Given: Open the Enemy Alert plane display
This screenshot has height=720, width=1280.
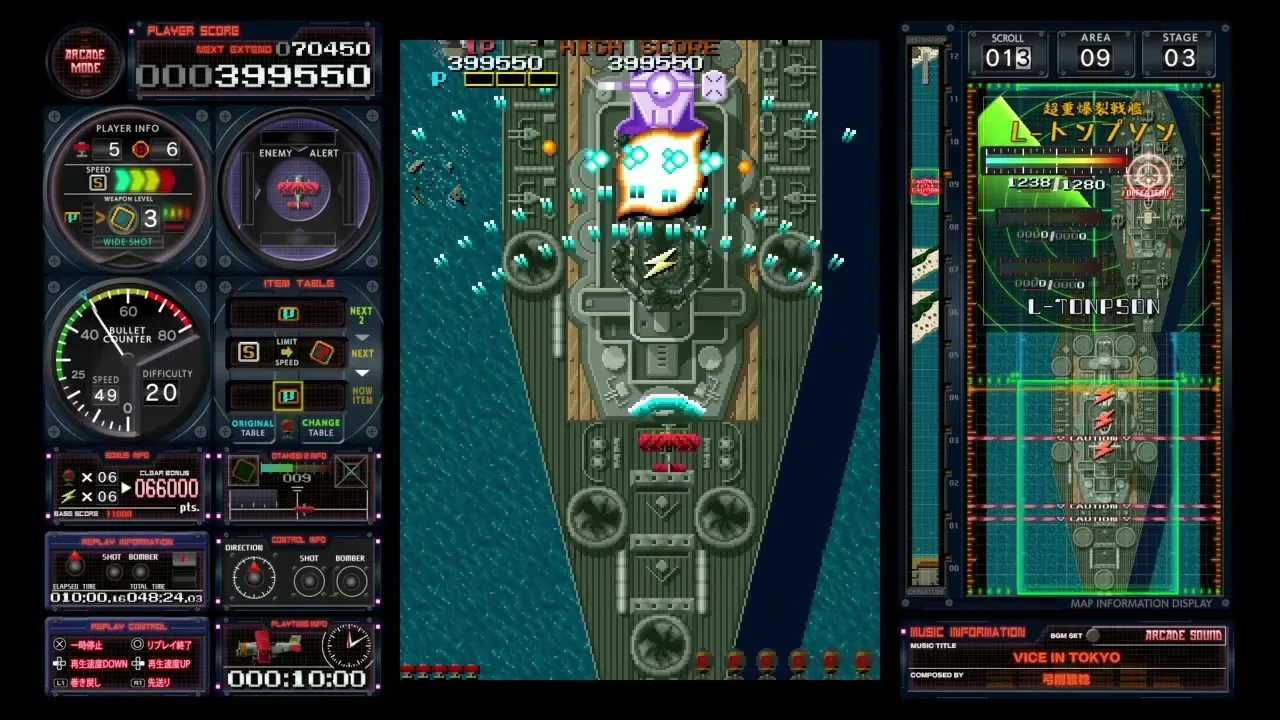Looking at the screenshot, I should click(x=297, y=189).
